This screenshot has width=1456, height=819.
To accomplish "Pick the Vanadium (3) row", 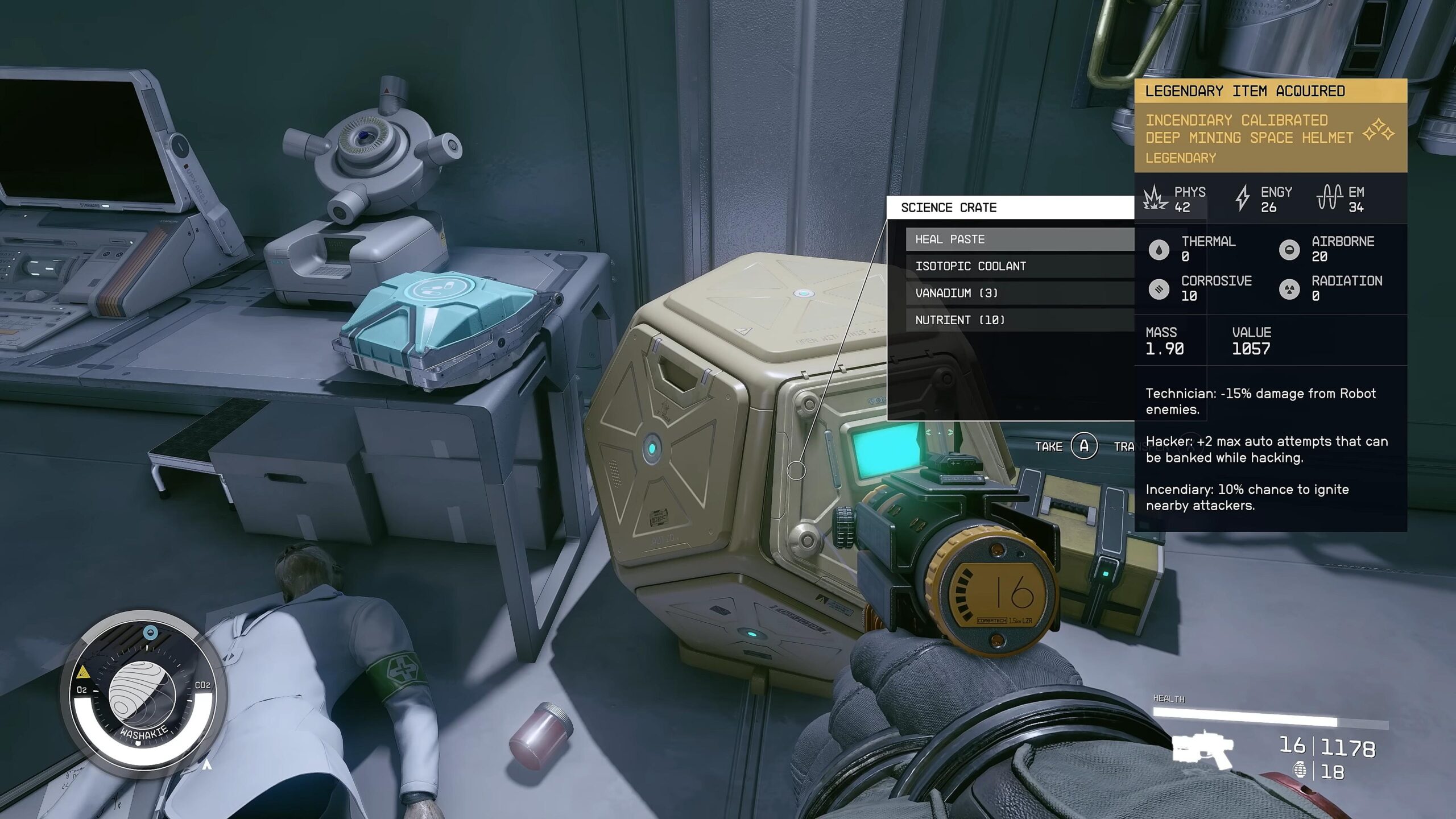I will [1019, 293].
